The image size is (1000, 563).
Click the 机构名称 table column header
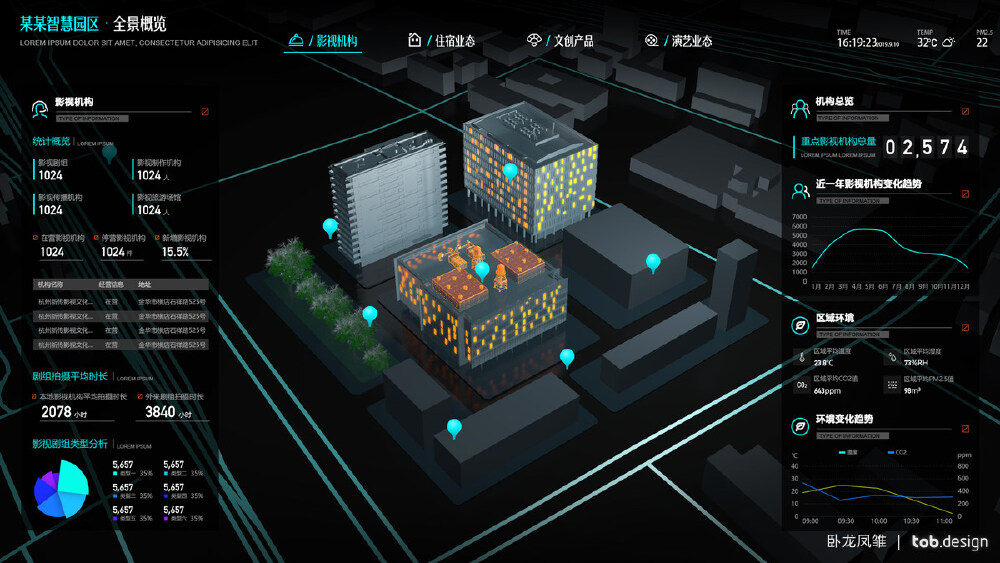(x=50, y=285)
